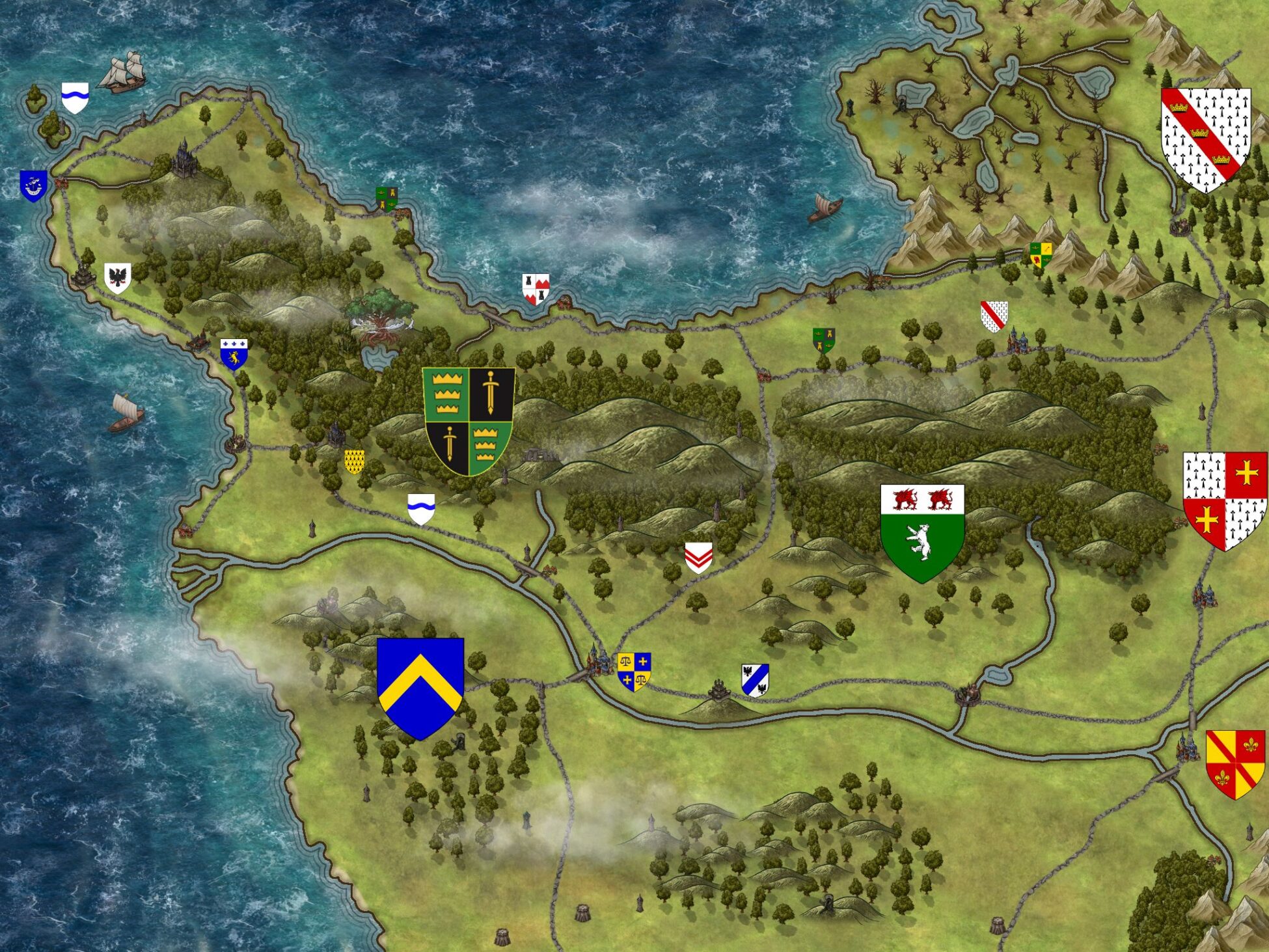Select the red dragons and white bear shield

[922, 532]
